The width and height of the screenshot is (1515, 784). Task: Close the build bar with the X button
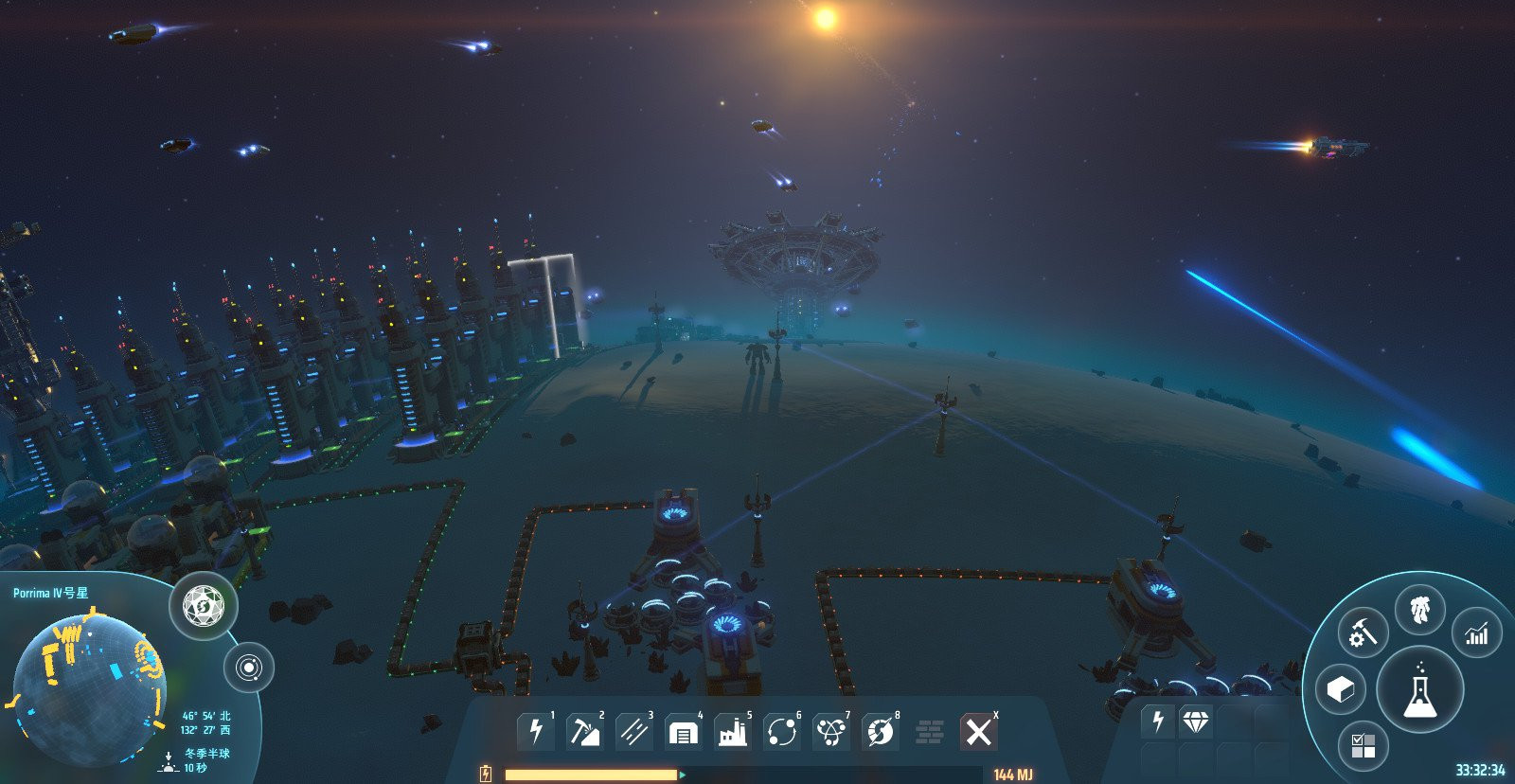coord(978,732)
